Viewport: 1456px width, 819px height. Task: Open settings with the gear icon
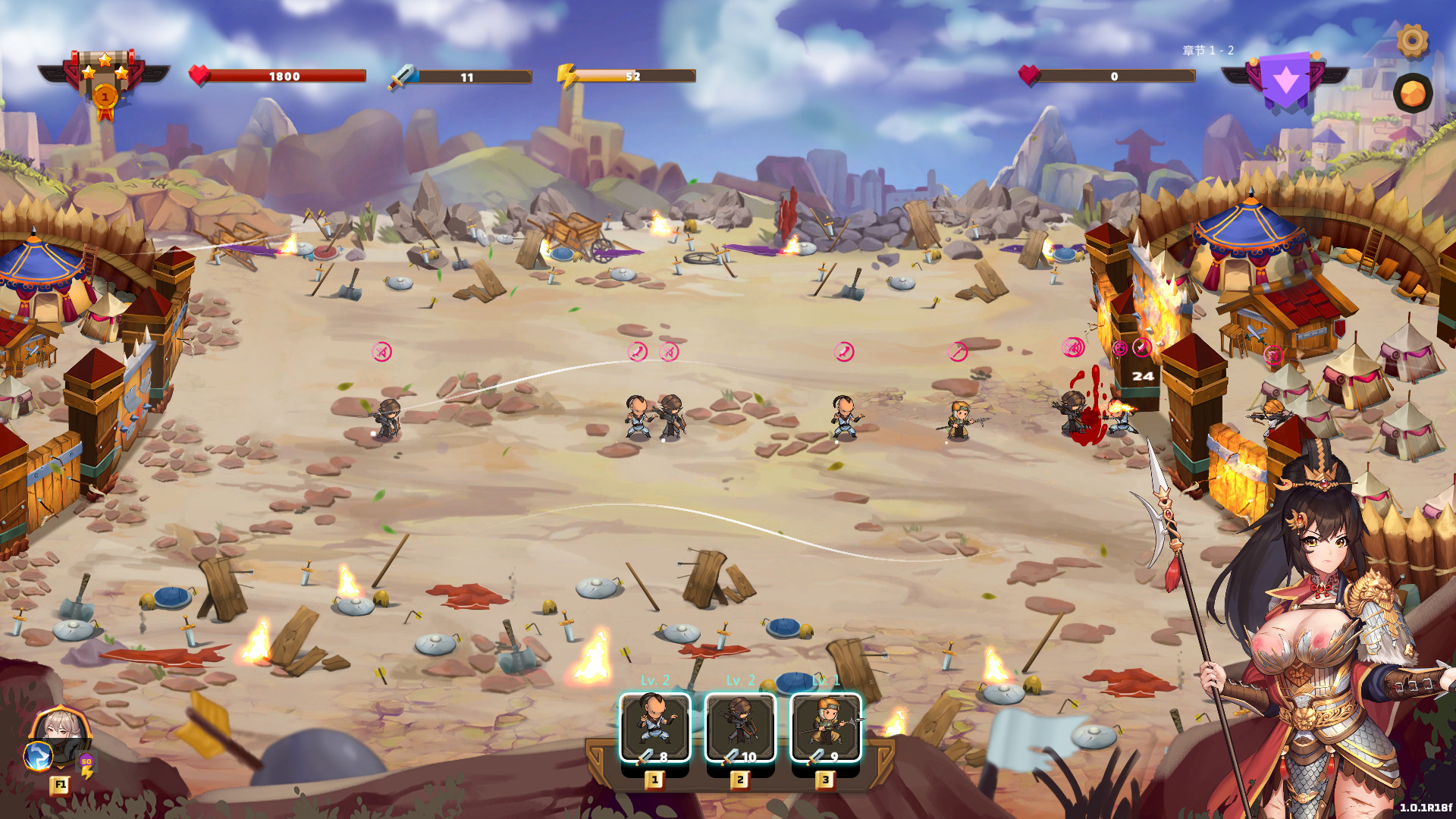[1412, 40]
